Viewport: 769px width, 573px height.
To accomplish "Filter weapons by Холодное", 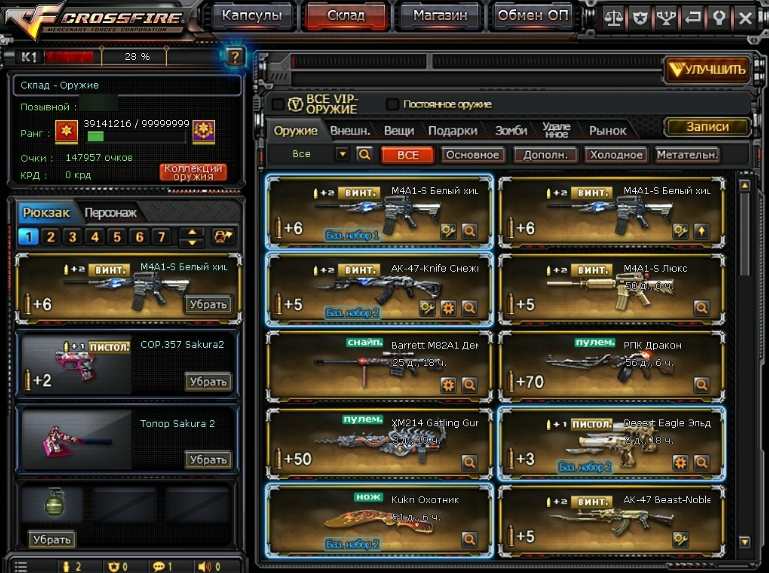I will [x=616, y=155].
